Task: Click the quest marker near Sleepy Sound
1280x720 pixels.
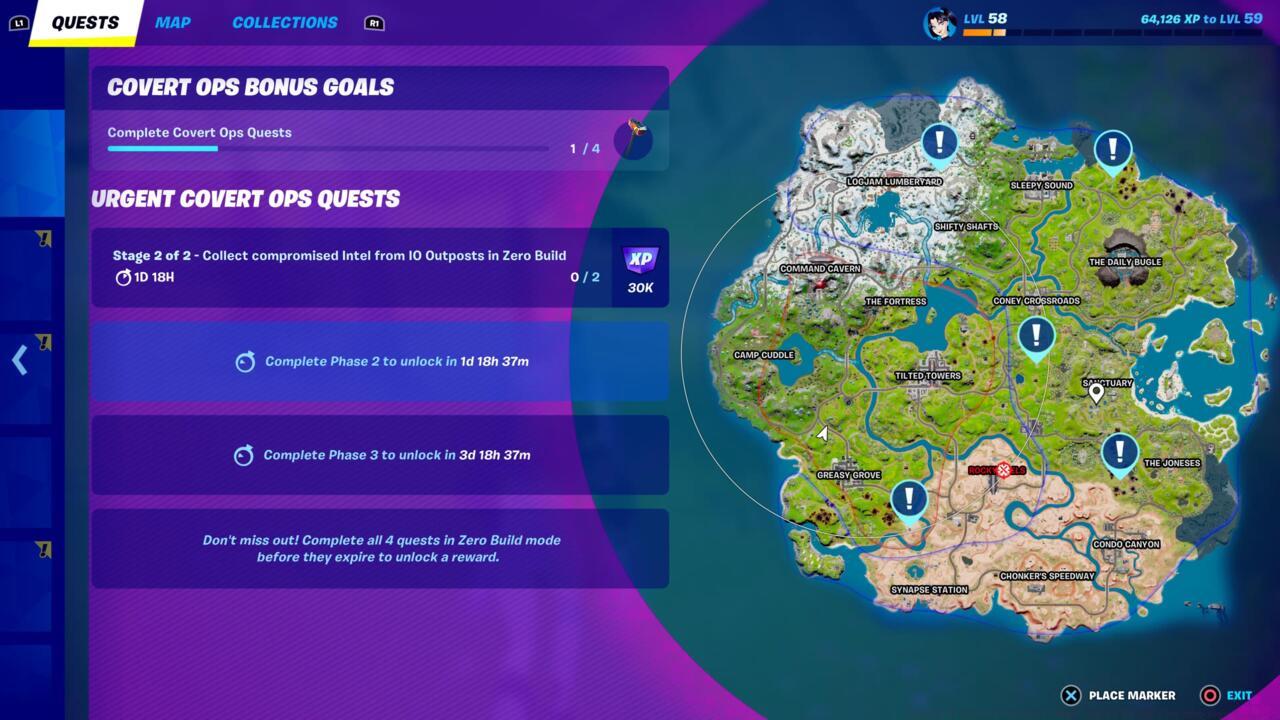Action: (x=1112, y=148)
